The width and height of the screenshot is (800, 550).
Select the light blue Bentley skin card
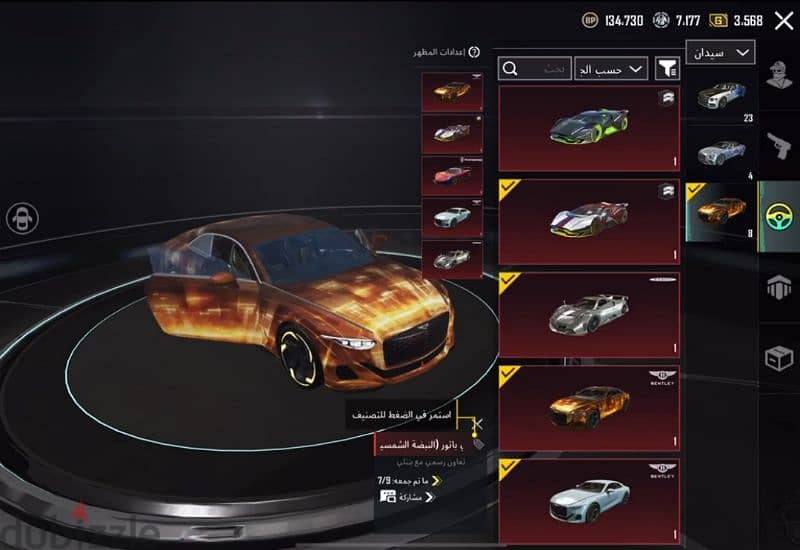[x=589, y=500]
